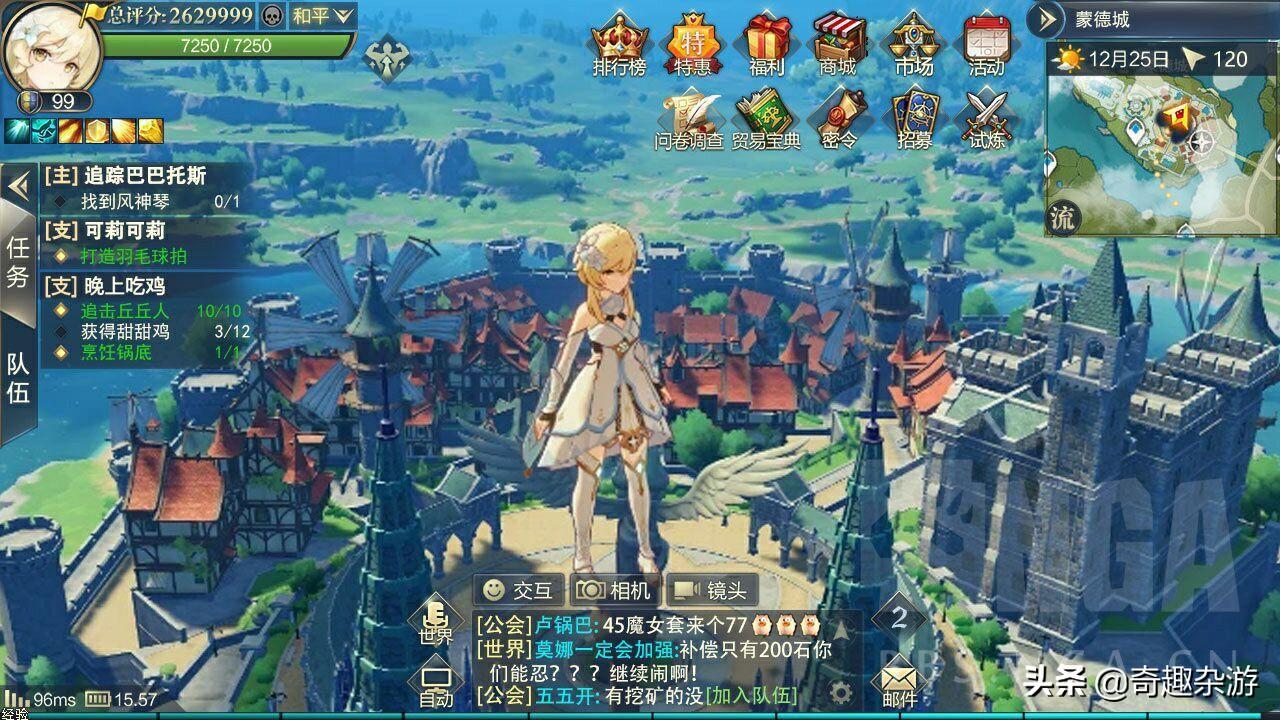Open the Mondstadt minimap
1280x720 pixels.
click(1160, 140)
